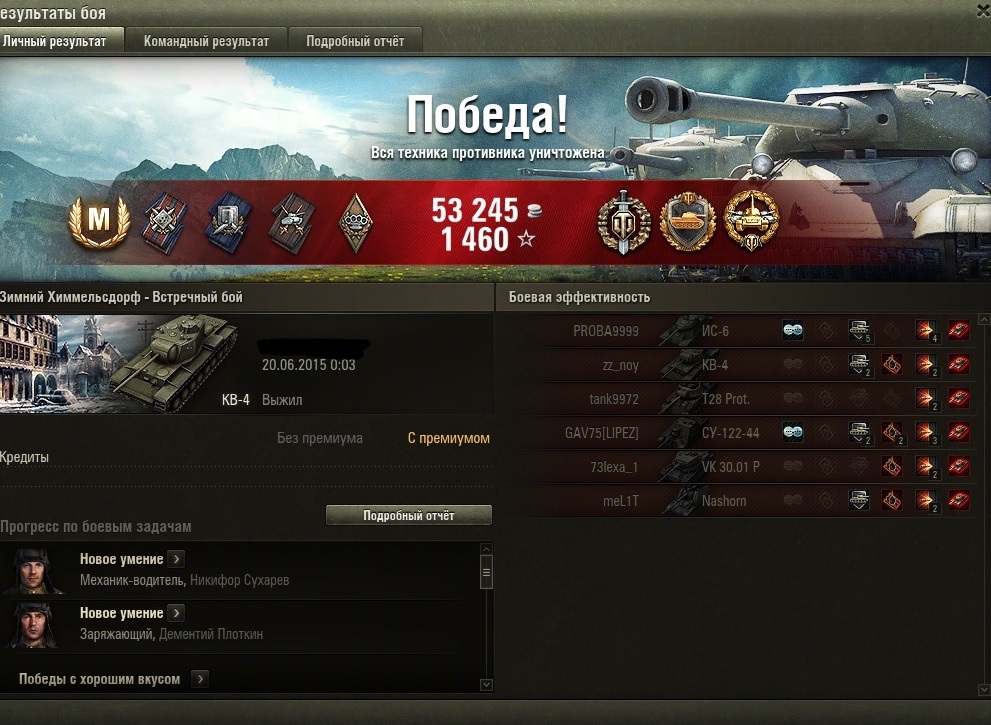This screenshot has width=991, height=725.
Task: Select the Mastery badge M icon
Action: point(99,221)
